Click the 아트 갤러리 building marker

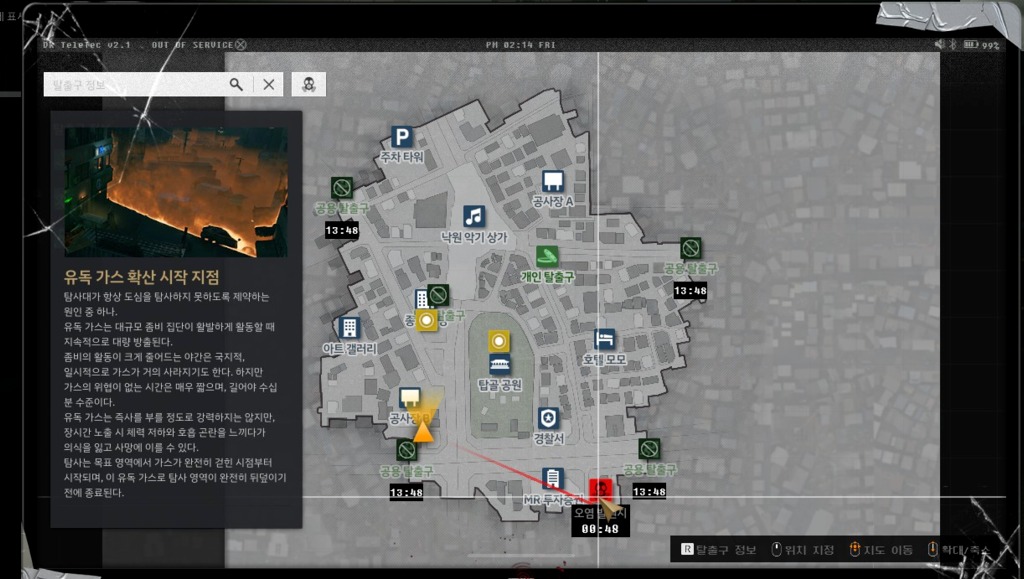tap(349, 327)
